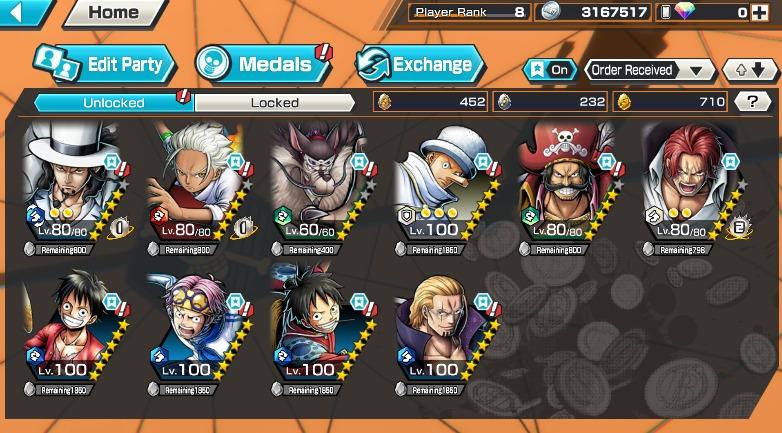Open the question mark help button
The image size is (782, 433).
pos(751,101)
